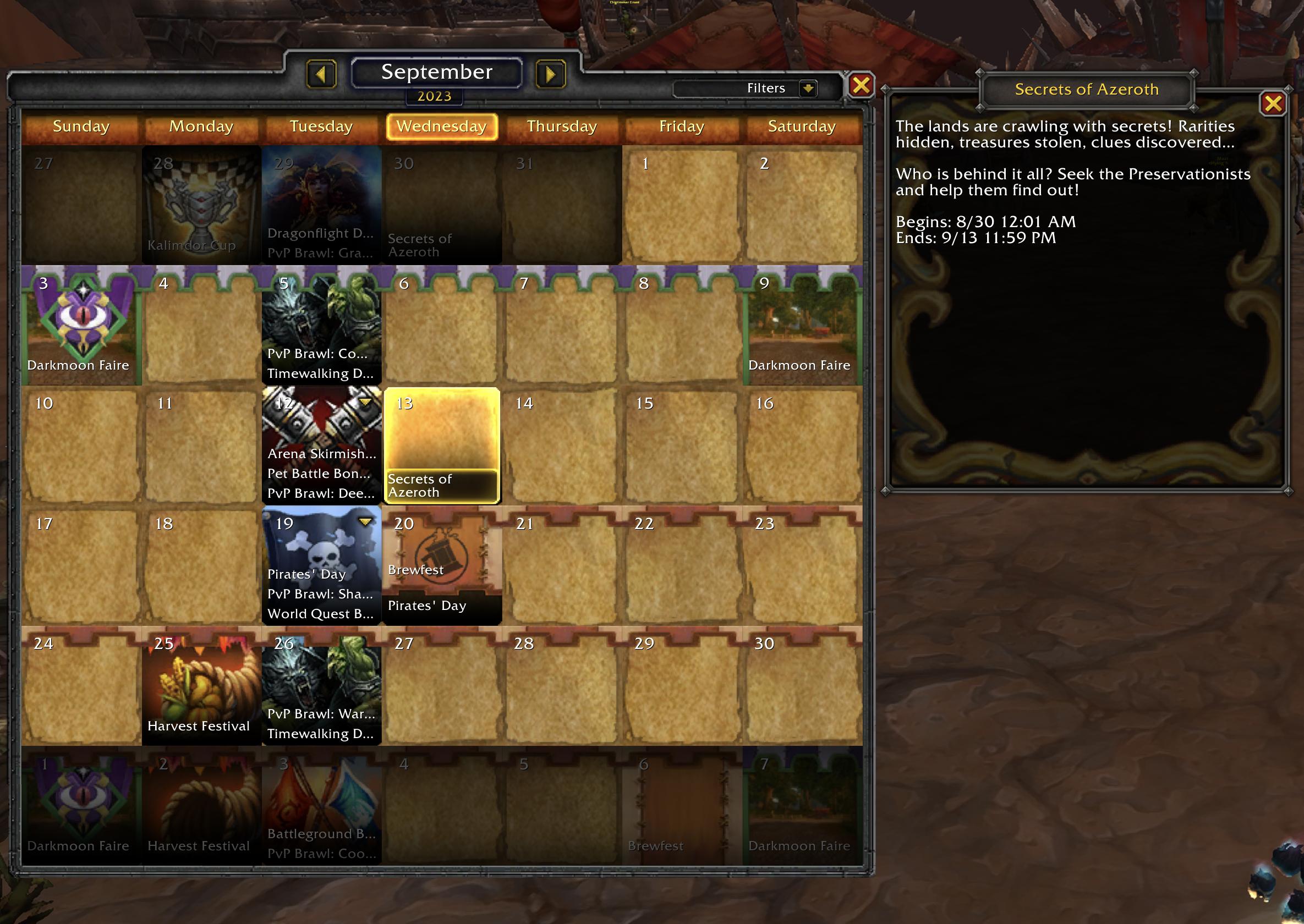This screenshot has height=924, width=1304.
Task: Select the Pet Battle Bonus event
Action: [319, 474]
